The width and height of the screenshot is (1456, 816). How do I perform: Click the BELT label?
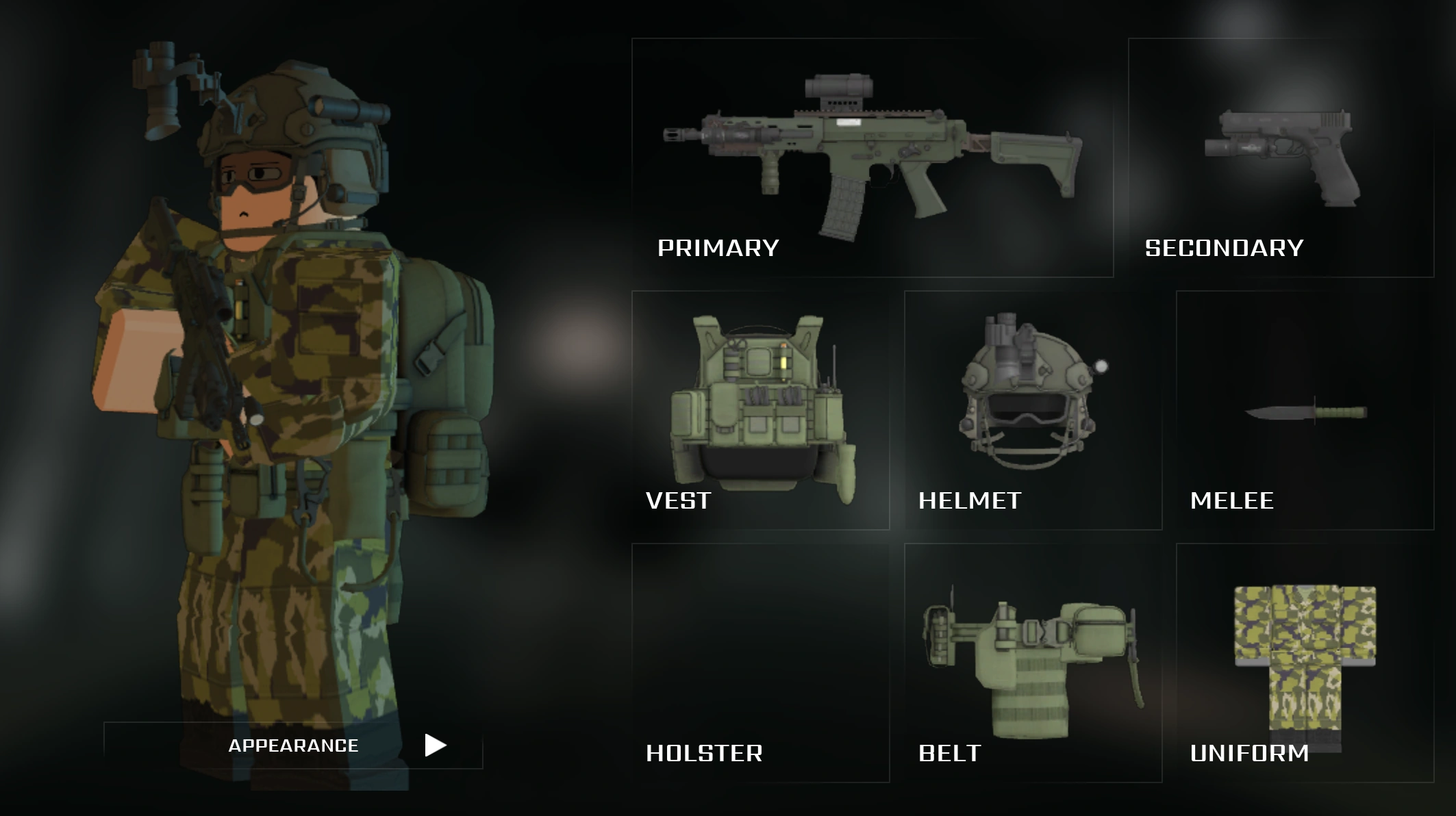click(x=949, y=754)
